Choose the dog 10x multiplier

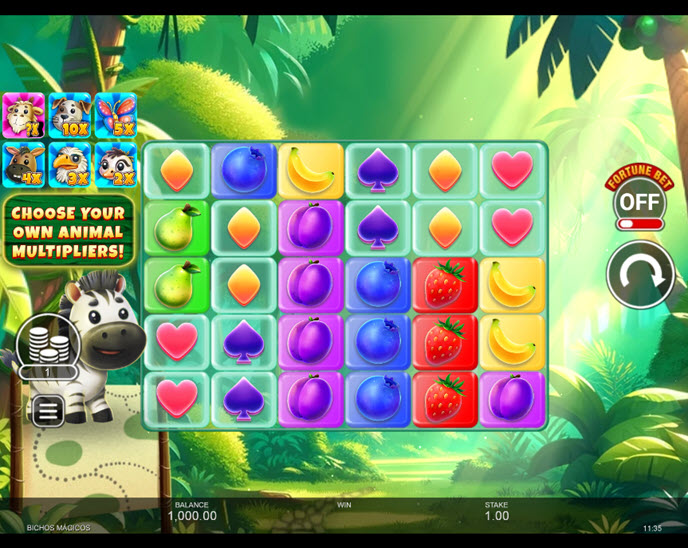point(69,116)
